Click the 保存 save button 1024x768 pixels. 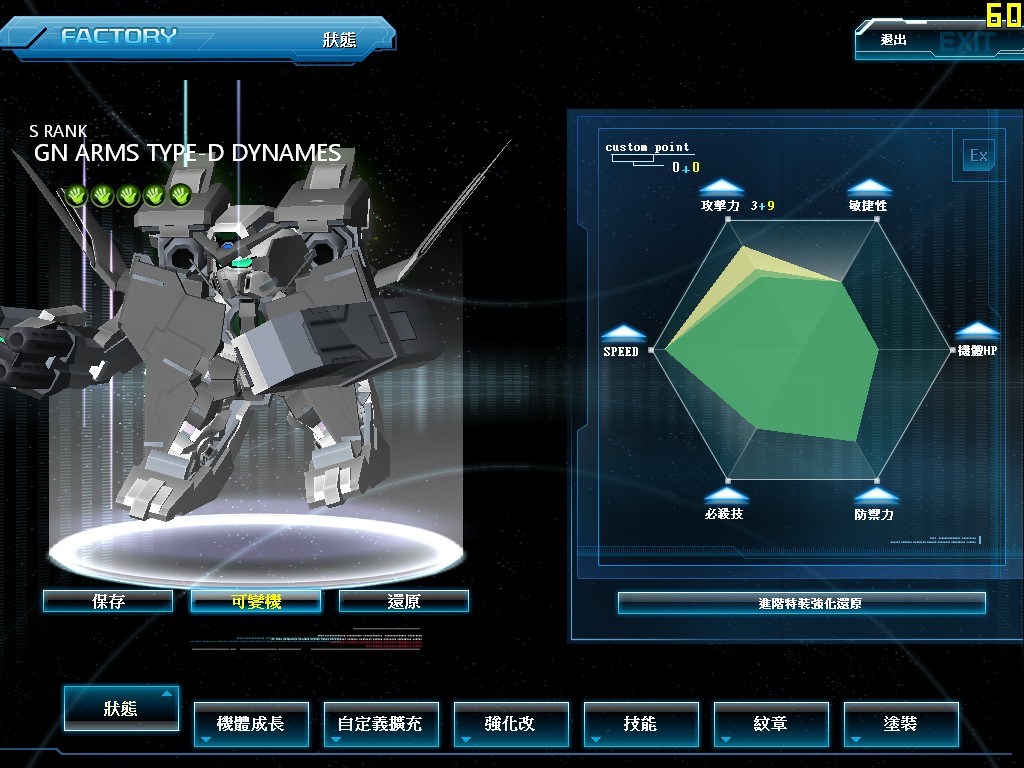tap(108, 601)
